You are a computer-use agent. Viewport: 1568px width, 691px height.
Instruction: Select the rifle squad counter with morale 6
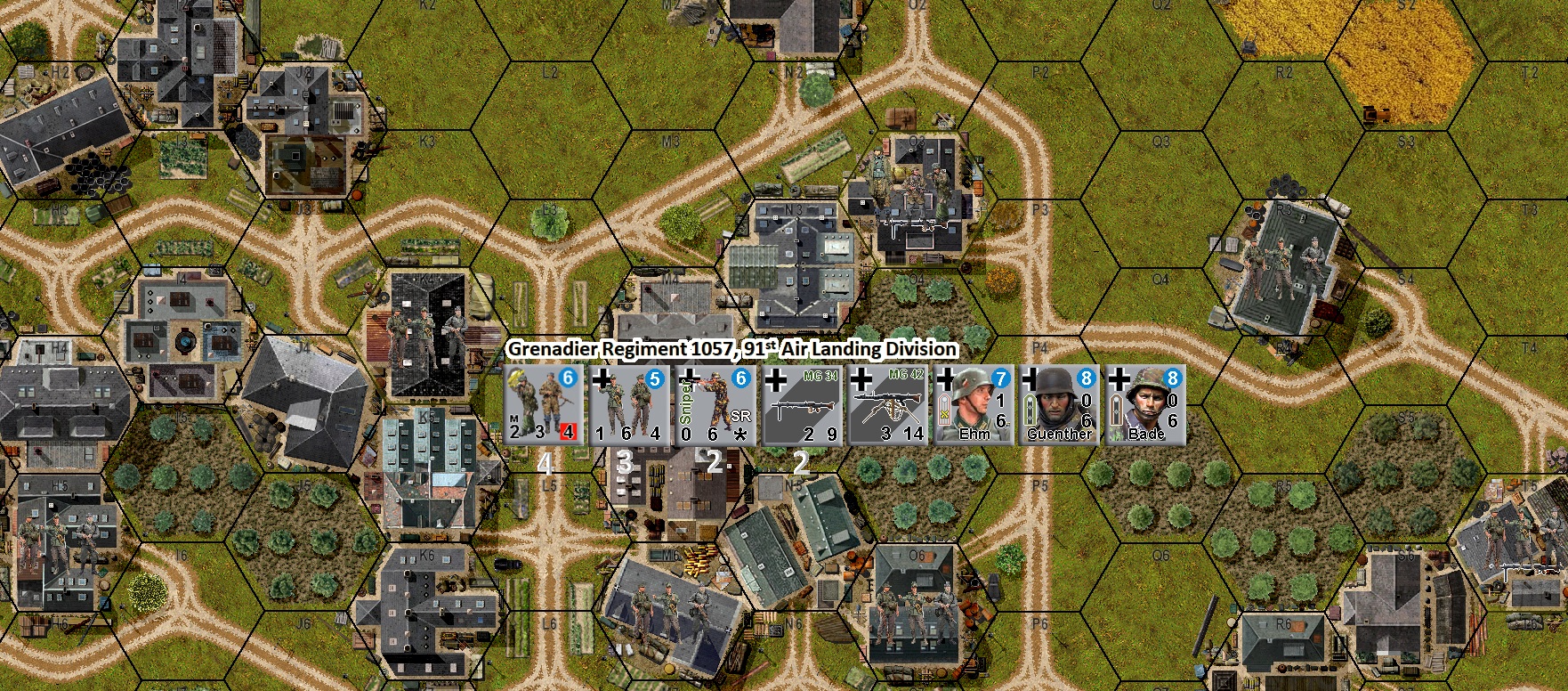pos(543,405)
